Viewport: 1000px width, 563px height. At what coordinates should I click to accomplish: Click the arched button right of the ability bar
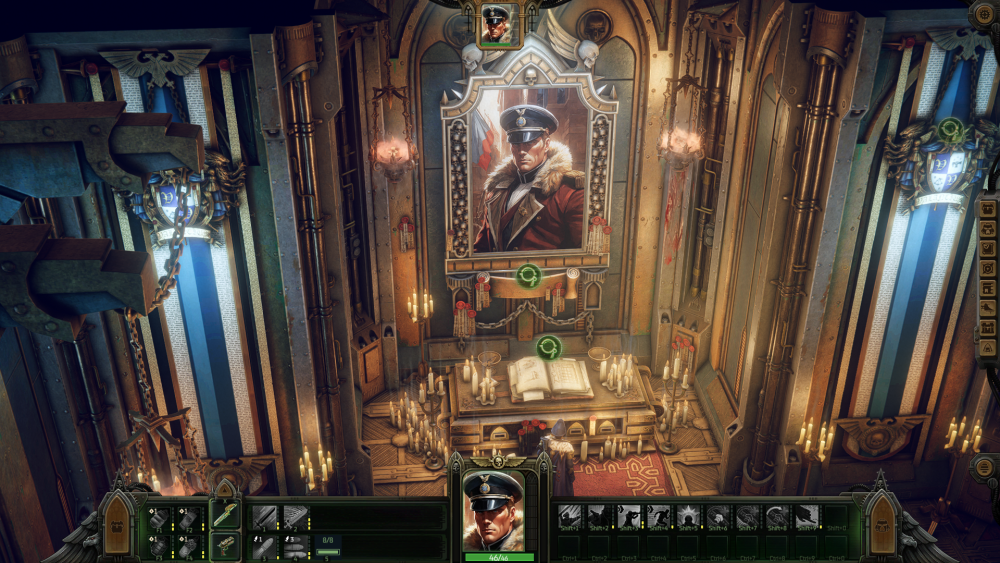click(x=884, y=526)
